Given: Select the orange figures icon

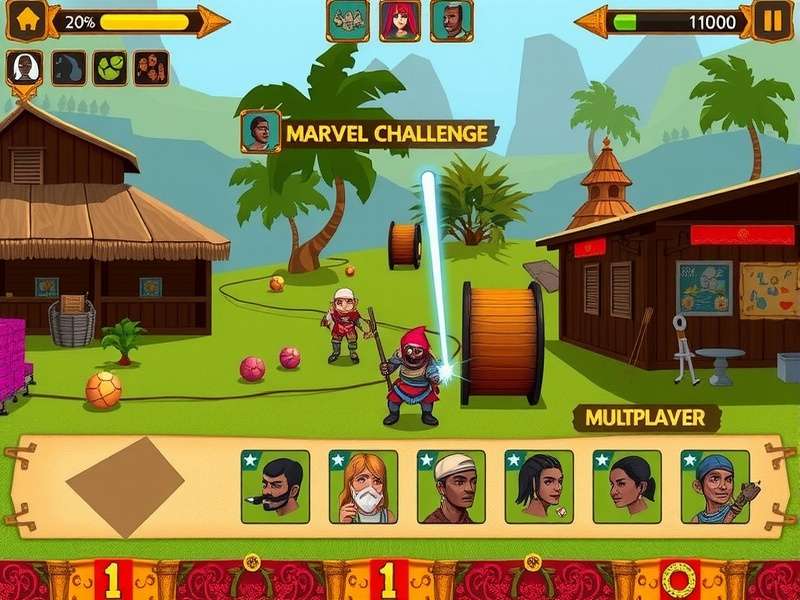Looking at the screenshot, I should pyautogui.click(x=151, y=68).
